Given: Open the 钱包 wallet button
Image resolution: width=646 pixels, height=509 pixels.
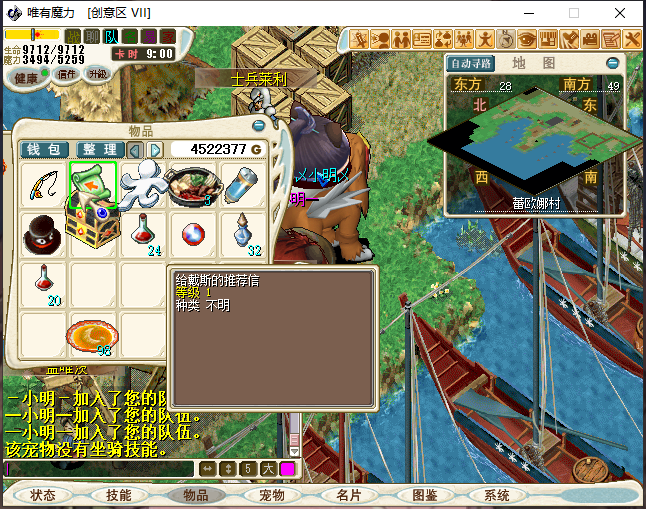Looking at the screenshot, I should pos(44,150).
